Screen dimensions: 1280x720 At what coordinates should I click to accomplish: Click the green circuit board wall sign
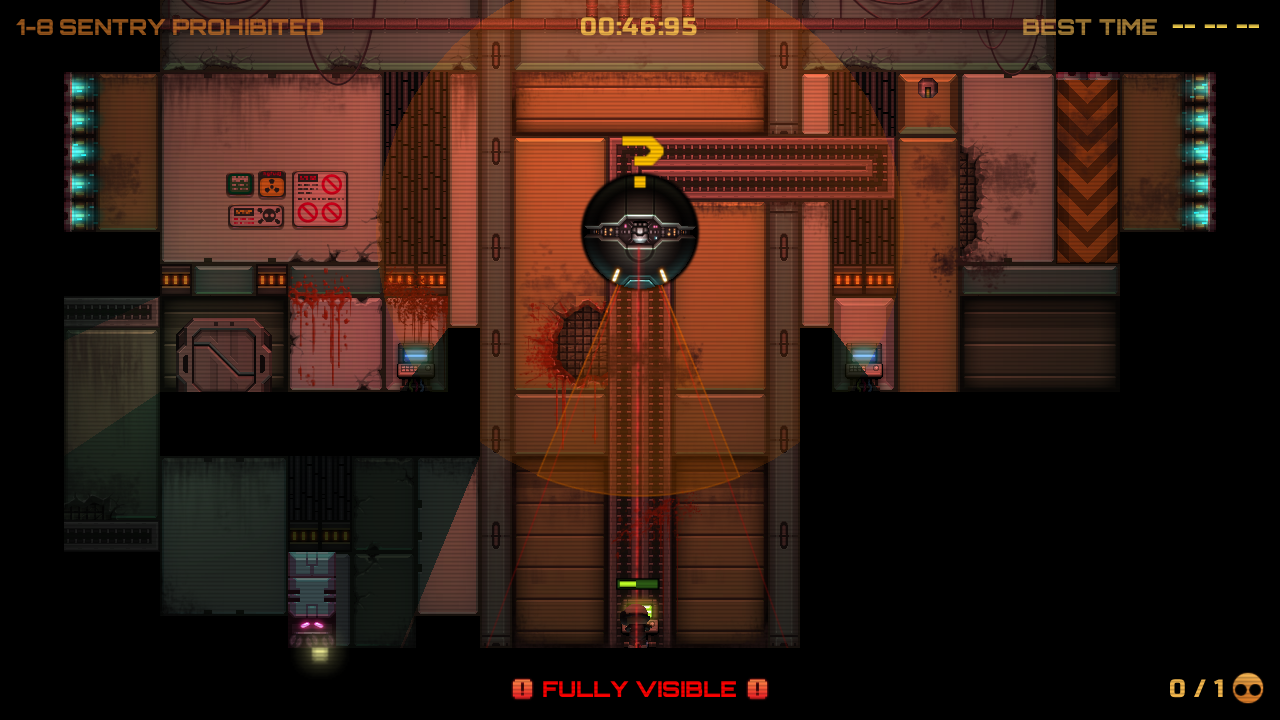pyautogui.click(x=240, y=185)
